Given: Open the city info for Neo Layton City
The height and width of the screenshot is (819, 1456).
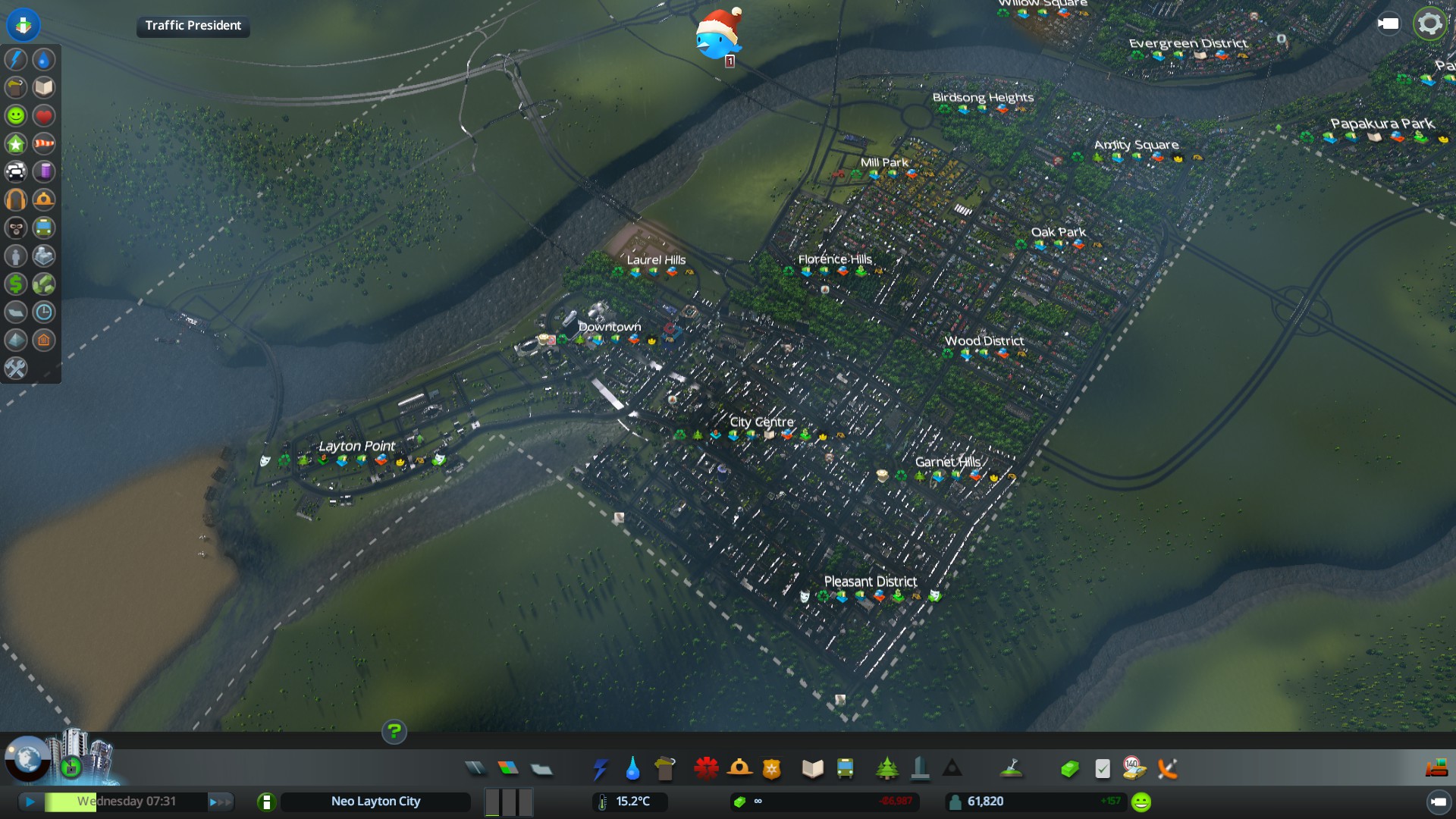Looking at the screenshot, I should click(x=375, y=802).
